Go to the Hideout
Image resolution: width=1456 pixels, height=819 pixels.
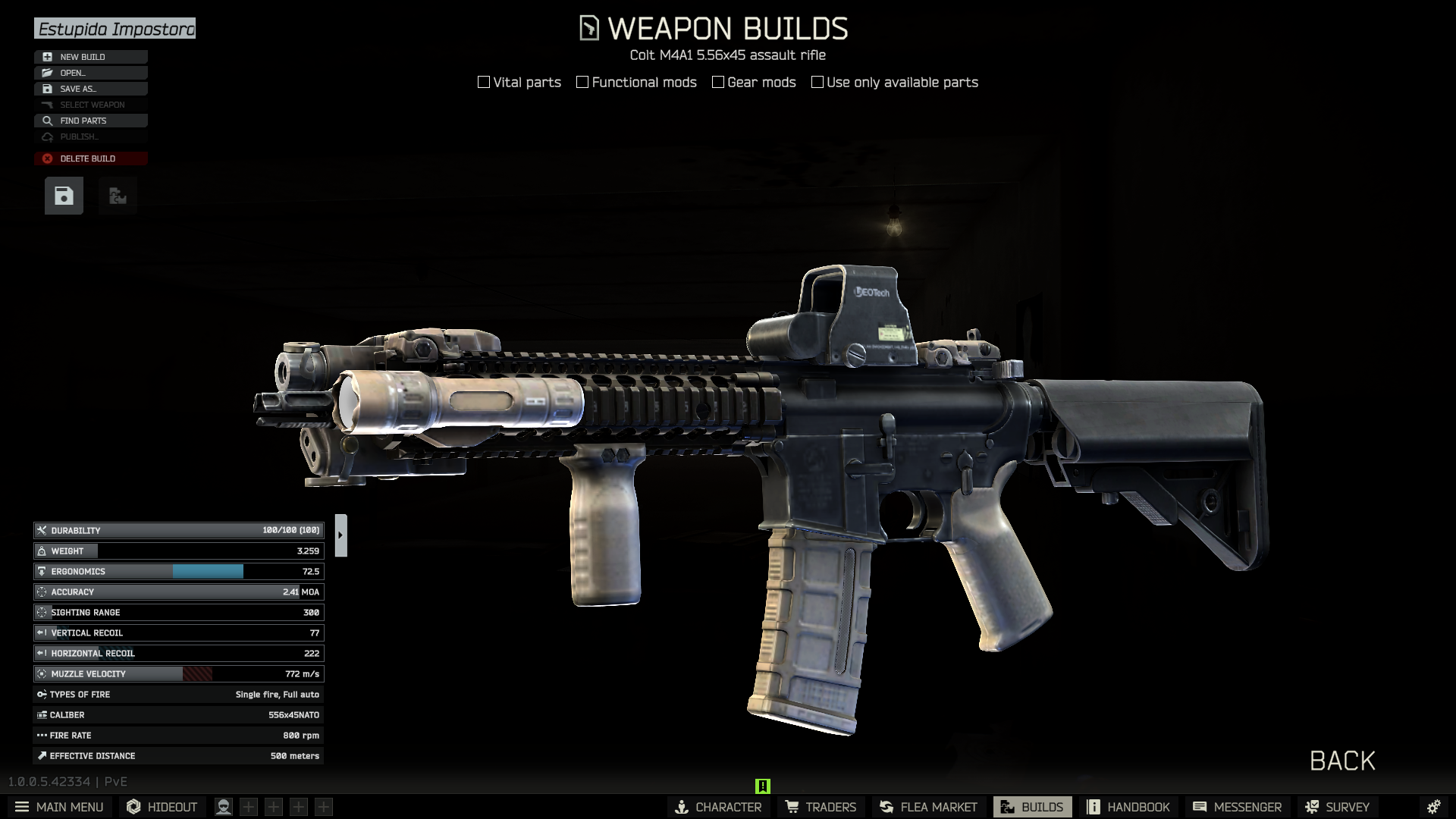tap(162, 807)
